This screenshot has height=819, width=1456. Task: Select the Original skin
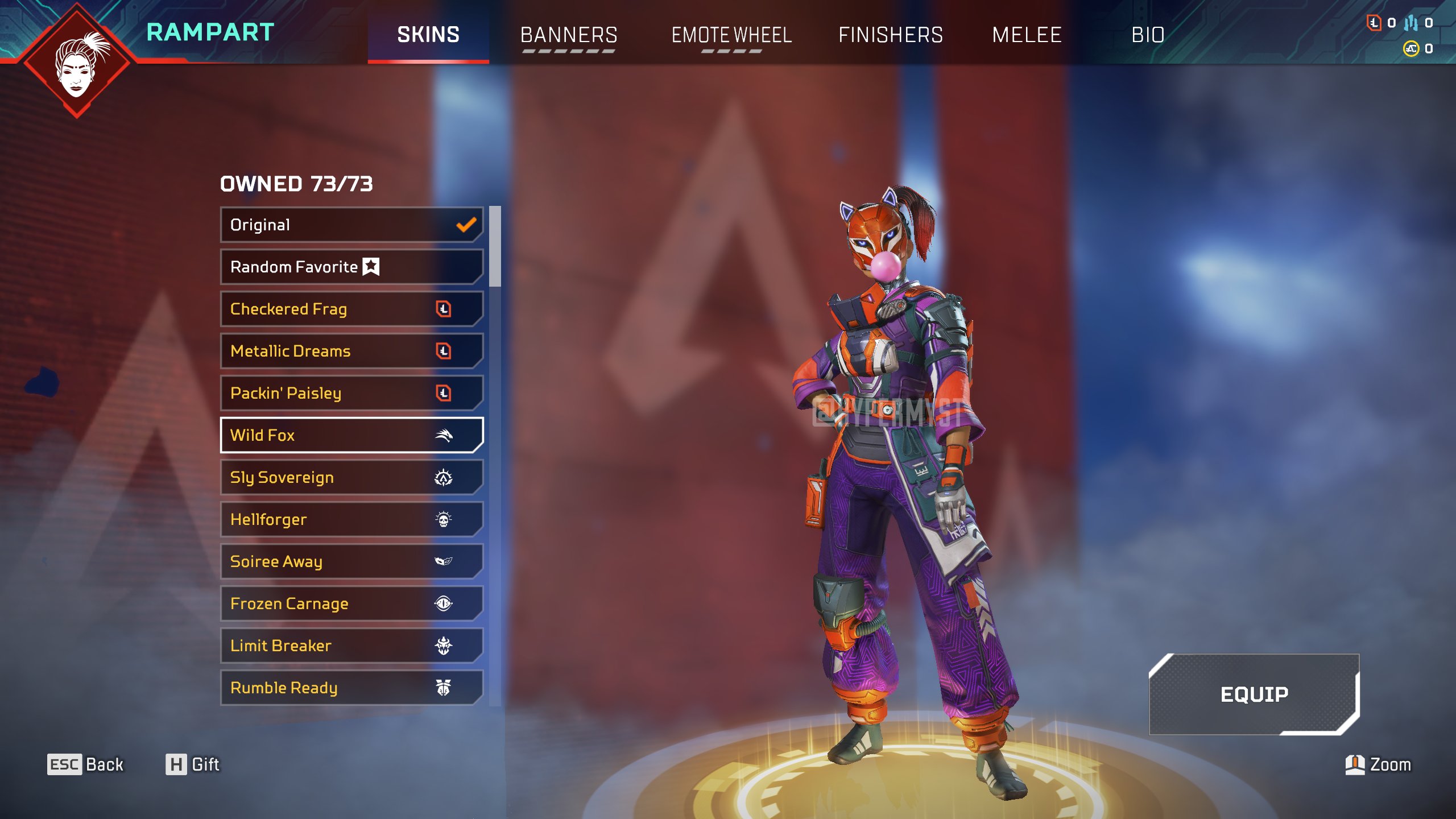coord(351,225)
